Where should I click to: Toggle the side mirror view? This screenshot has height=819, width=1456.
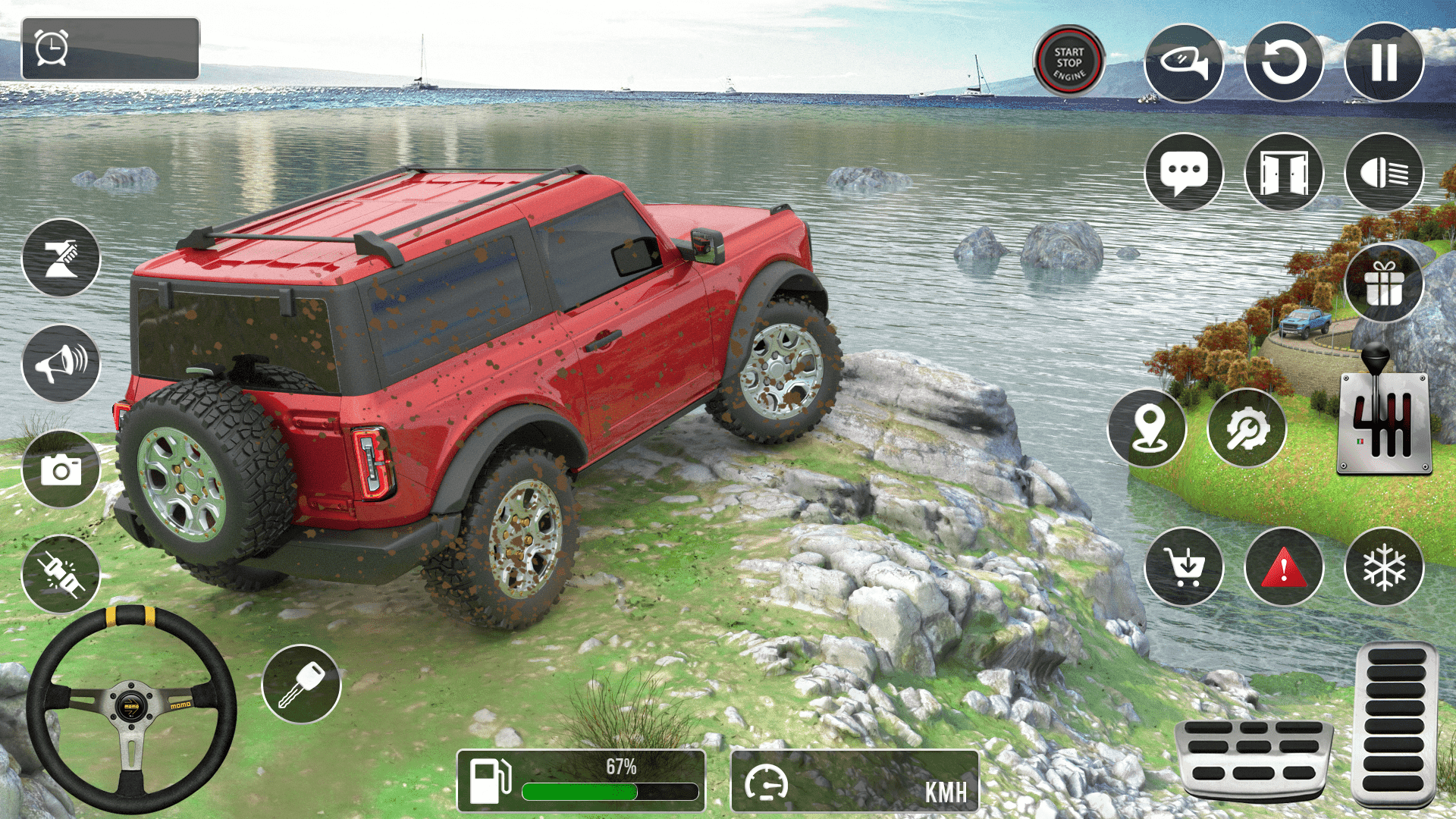click(1183, 62)
